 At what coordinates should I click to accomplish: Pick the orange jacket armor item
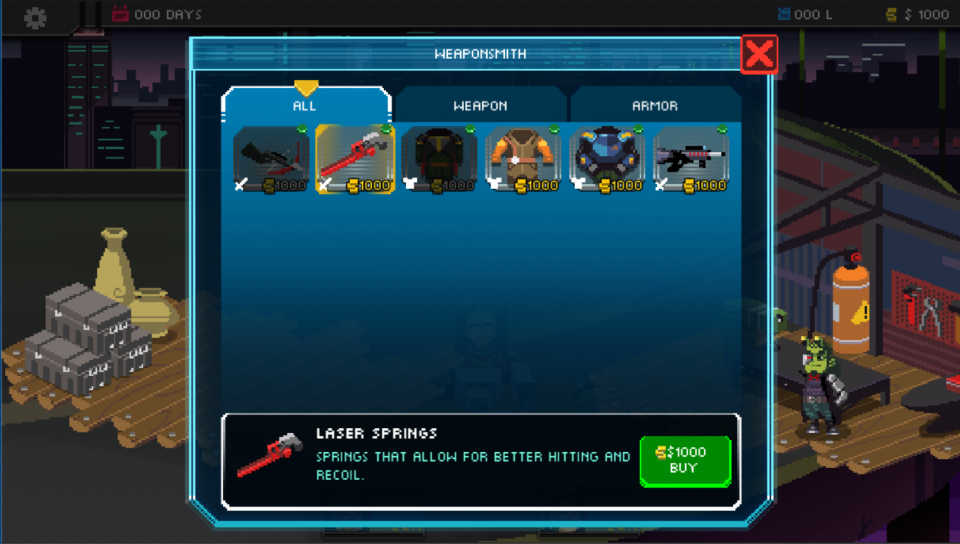(x=523, y=159)
